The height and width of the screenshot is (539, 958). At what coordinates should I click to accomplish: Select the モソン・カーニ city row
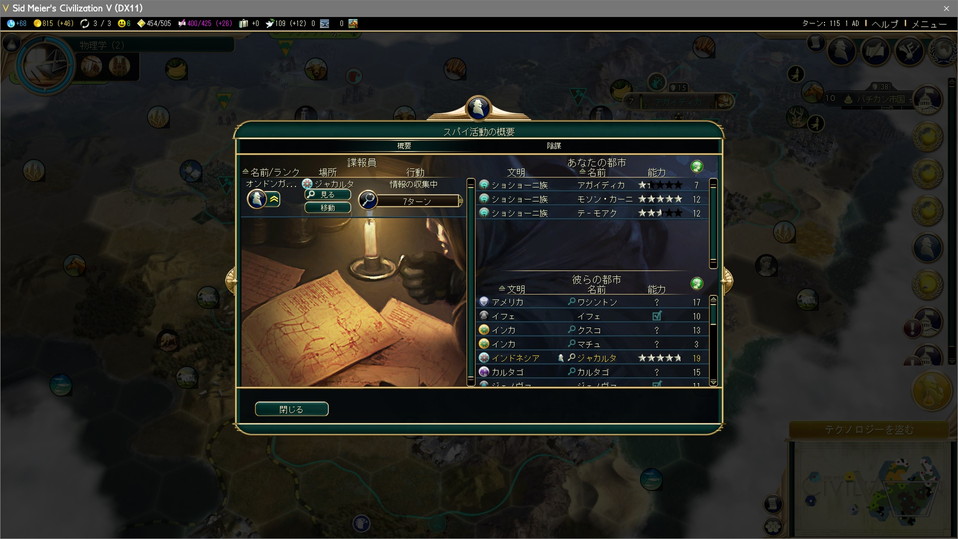(594, 199)
